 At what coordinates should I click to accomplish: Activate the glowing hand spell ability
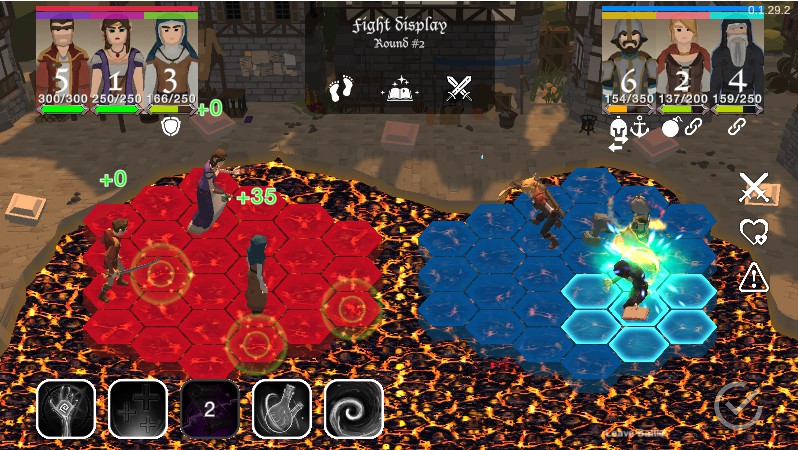point(66,409)
